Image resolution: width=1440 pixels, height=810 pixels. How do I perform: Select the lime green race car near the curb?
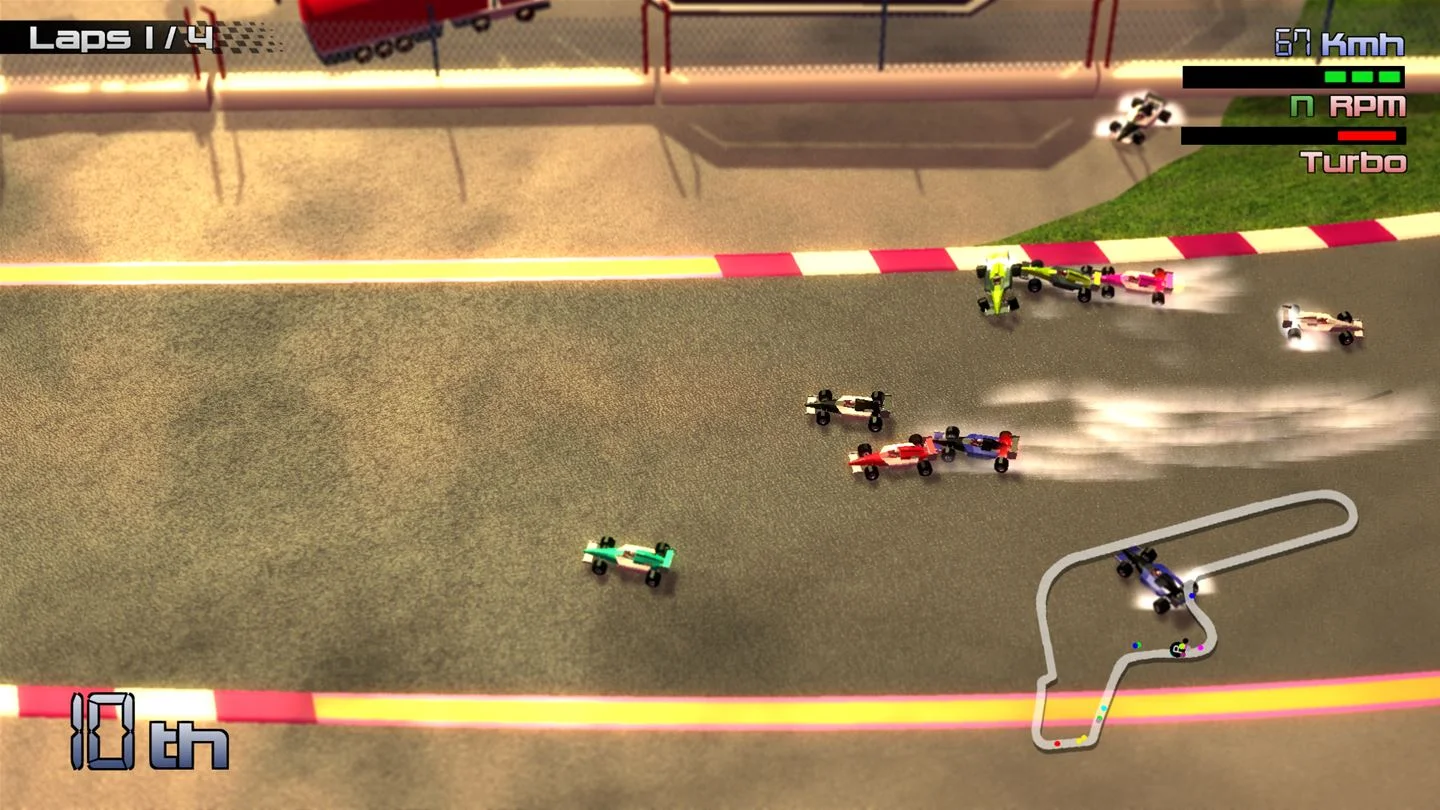(1000, 285)
